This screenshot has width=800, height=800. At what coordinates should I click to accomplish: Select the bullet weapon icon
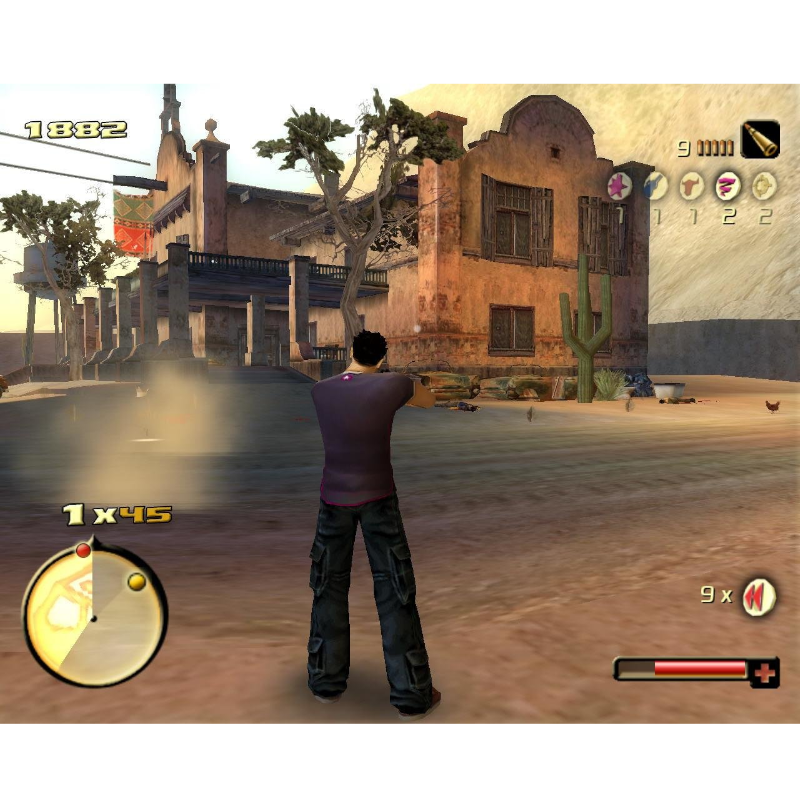(759, 140)
